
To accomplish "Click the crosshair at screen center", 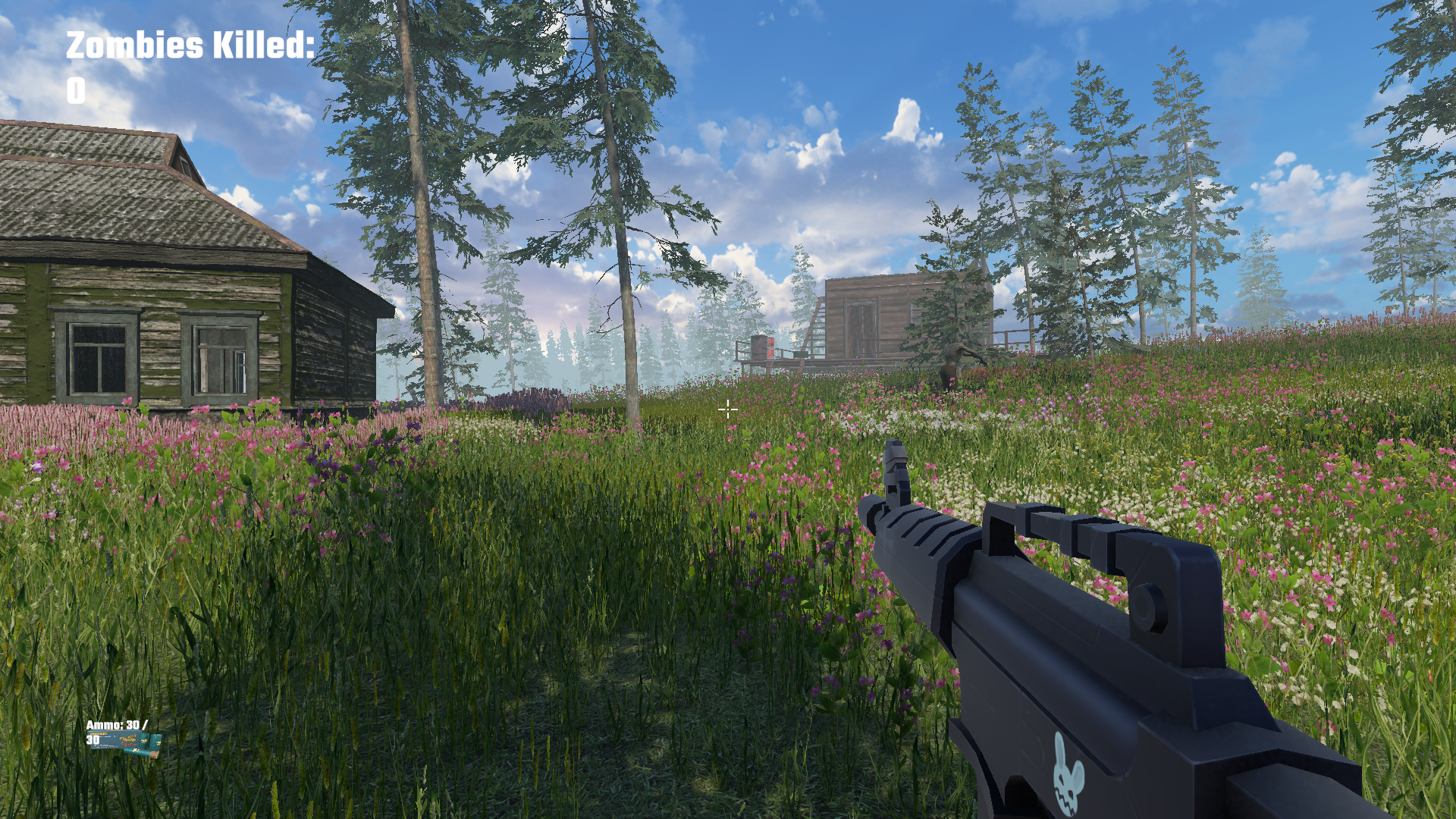I will tap(728, 409).
